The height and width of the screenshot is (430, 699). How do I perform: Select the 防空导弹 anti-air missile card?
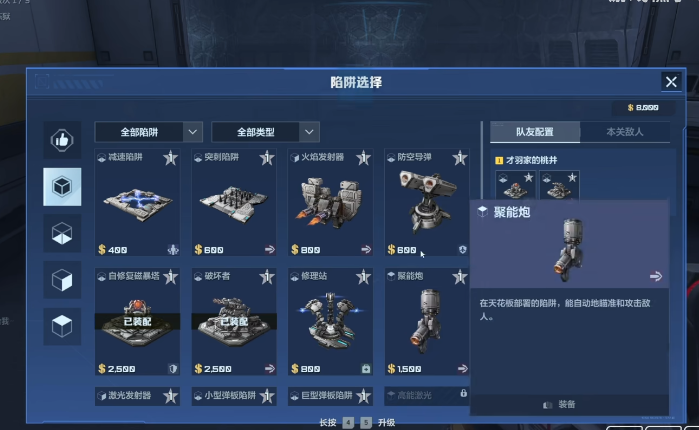(426, 203)
